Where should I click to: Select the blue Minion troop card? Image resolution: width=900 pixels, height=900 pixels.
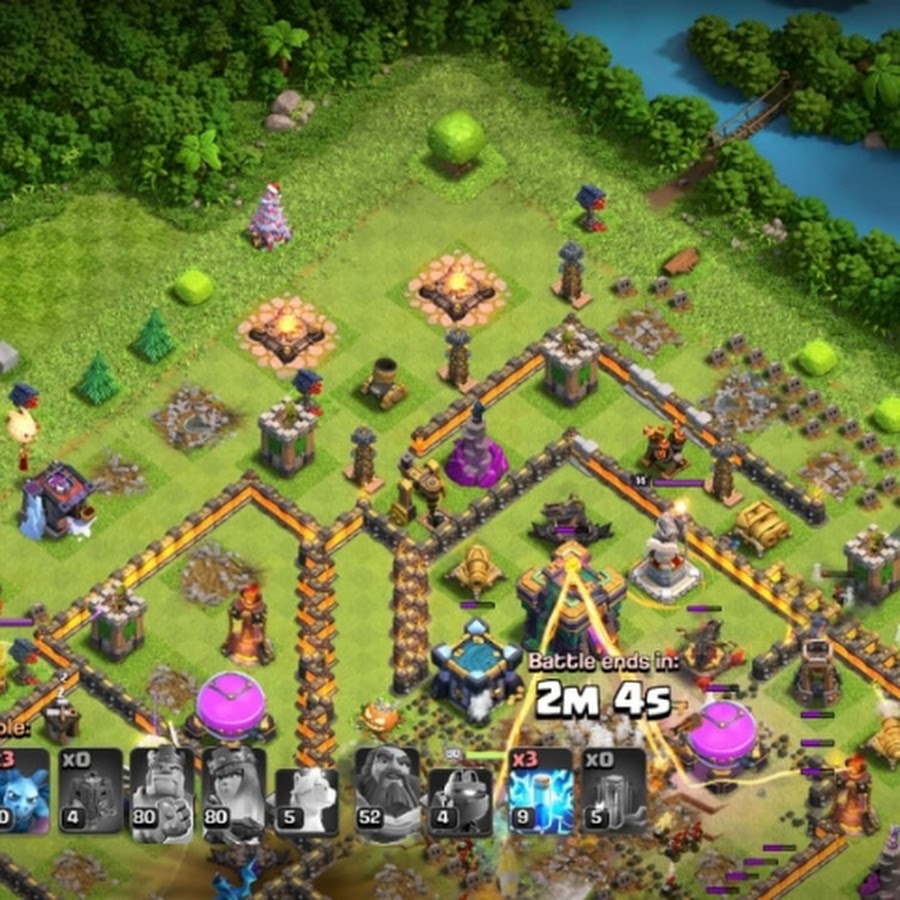[22, 790]
